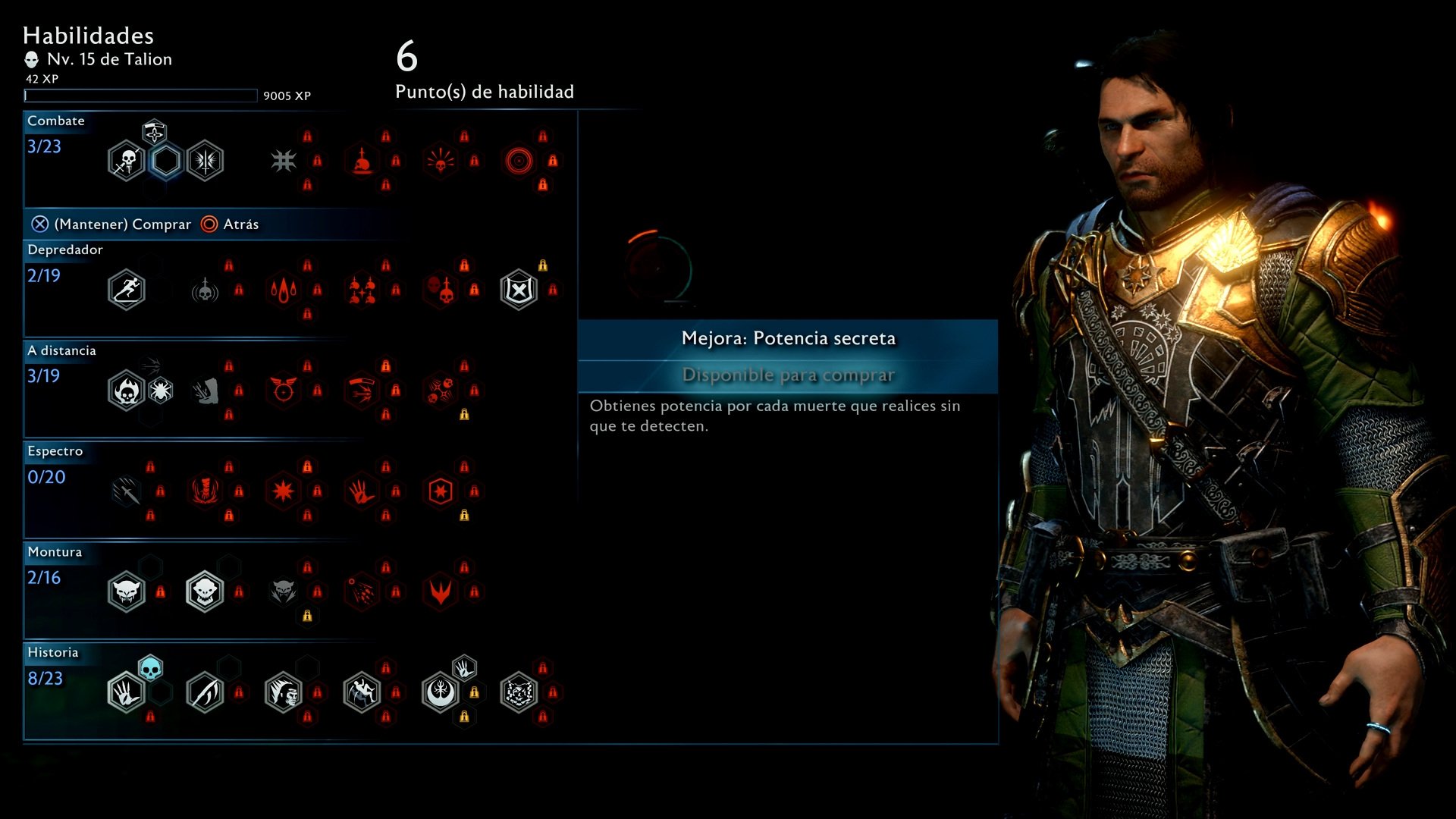Choose the red hand Espectro skill
This screenshot has height=819, width=1456.
click(x=362, y=491)
